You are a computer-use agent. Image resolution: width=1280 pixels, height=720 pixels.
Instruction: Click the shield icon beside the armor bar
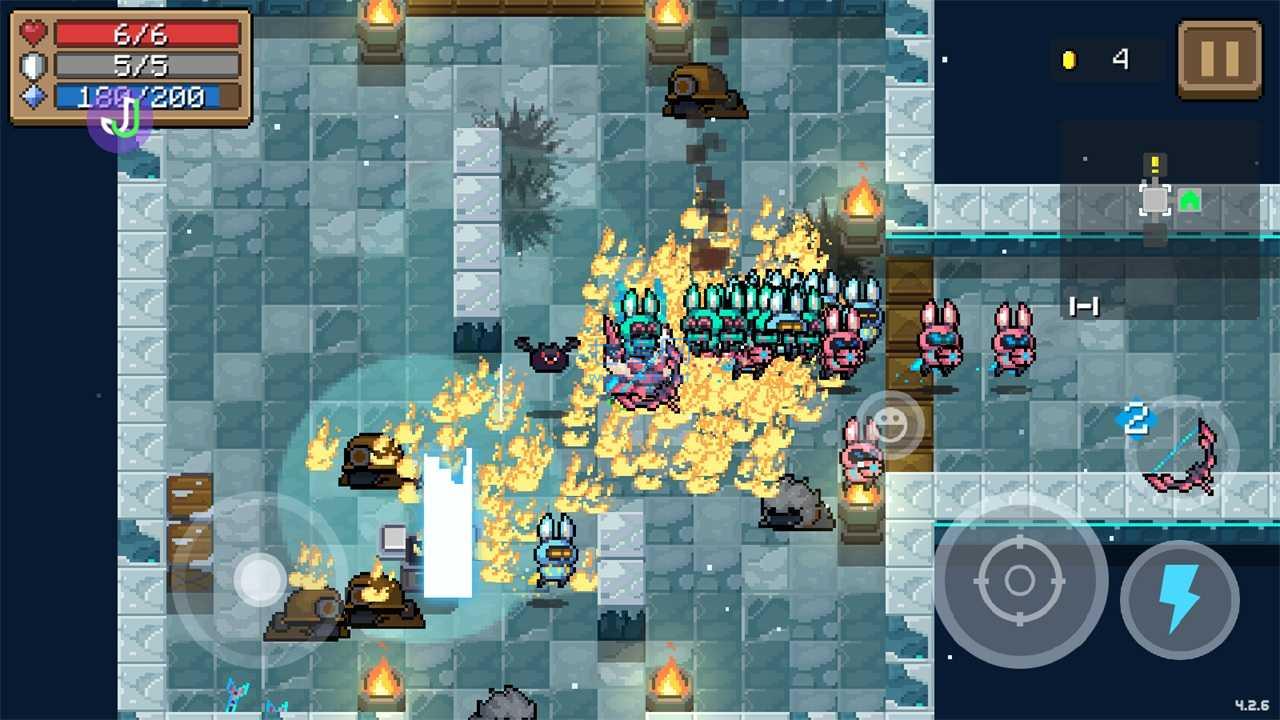33,65
